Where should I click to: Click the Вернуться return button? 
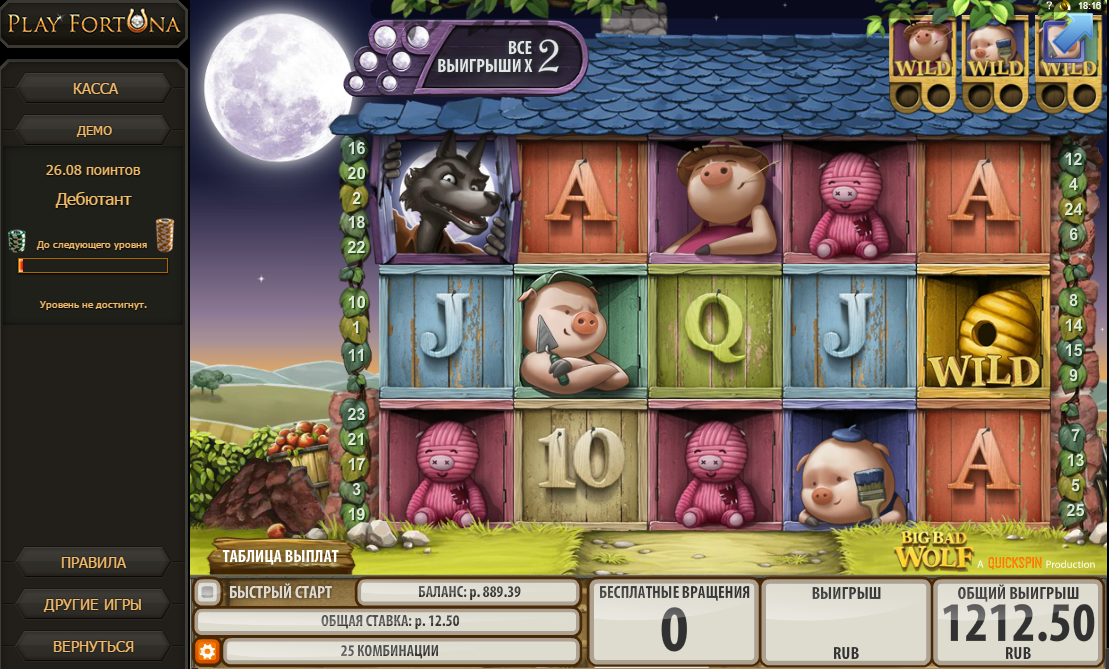(94, 647)
